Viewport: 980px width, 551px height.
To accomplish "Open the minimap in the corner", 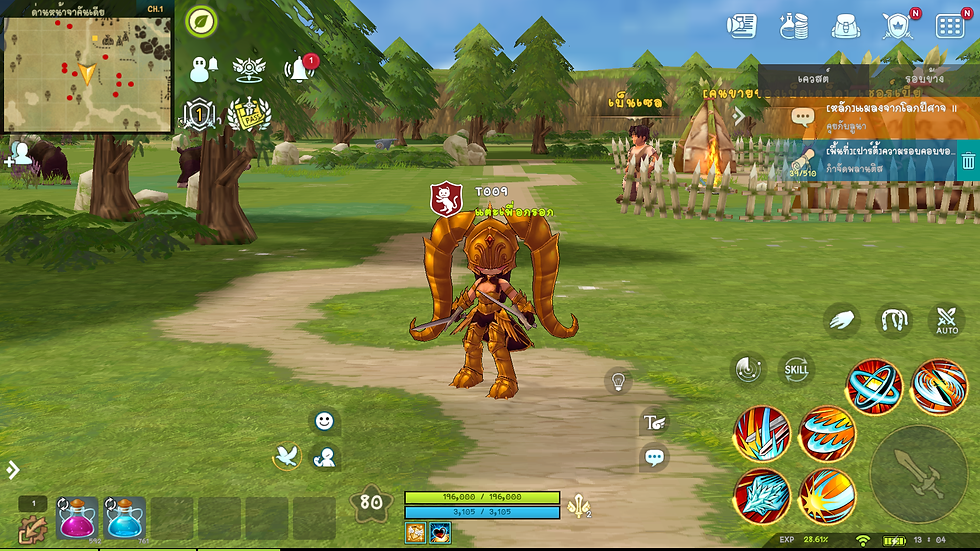I will (x=87, y=67).
